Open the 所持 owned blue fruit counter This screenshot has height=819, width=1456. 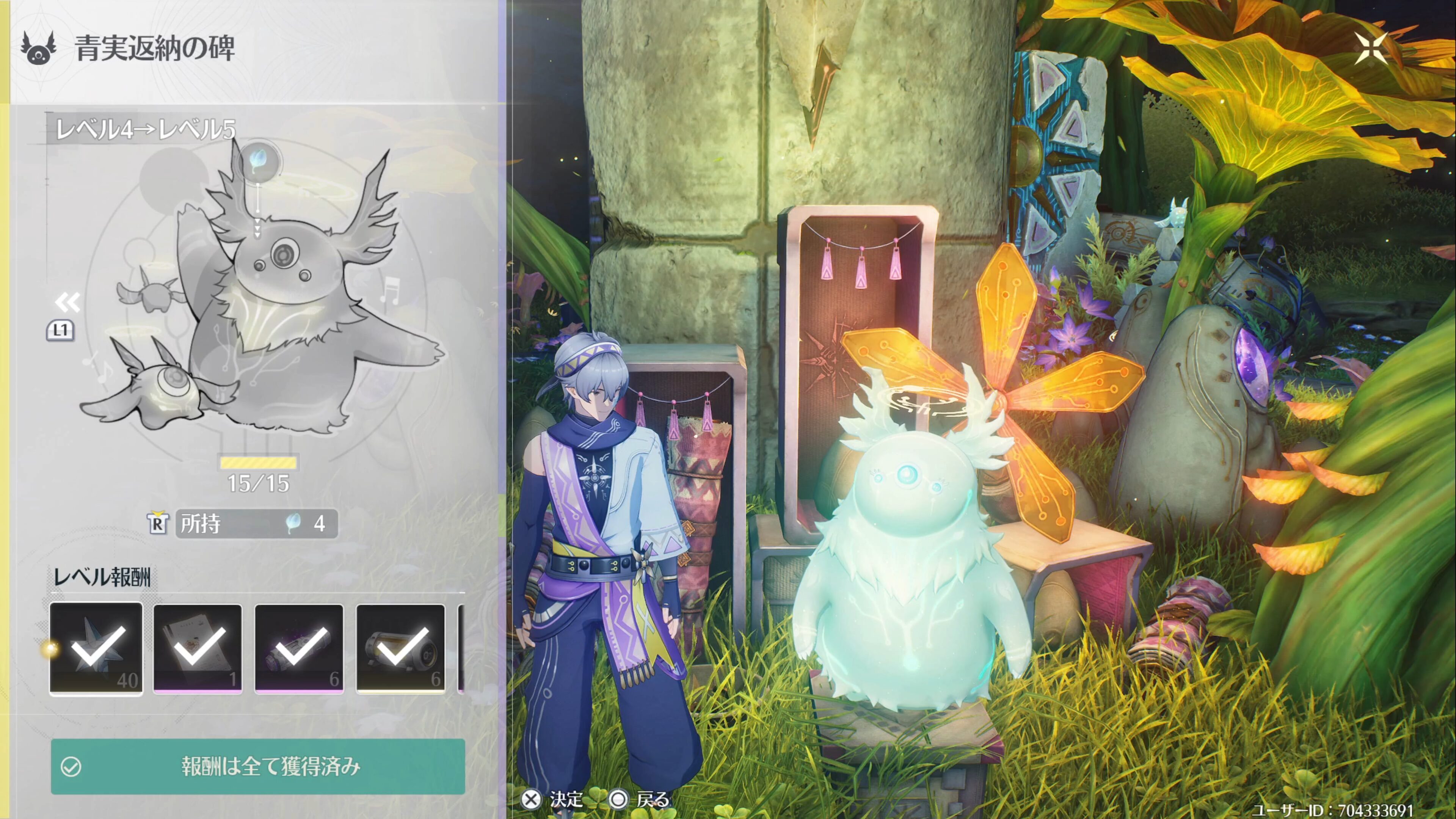(x=257, y=523)
